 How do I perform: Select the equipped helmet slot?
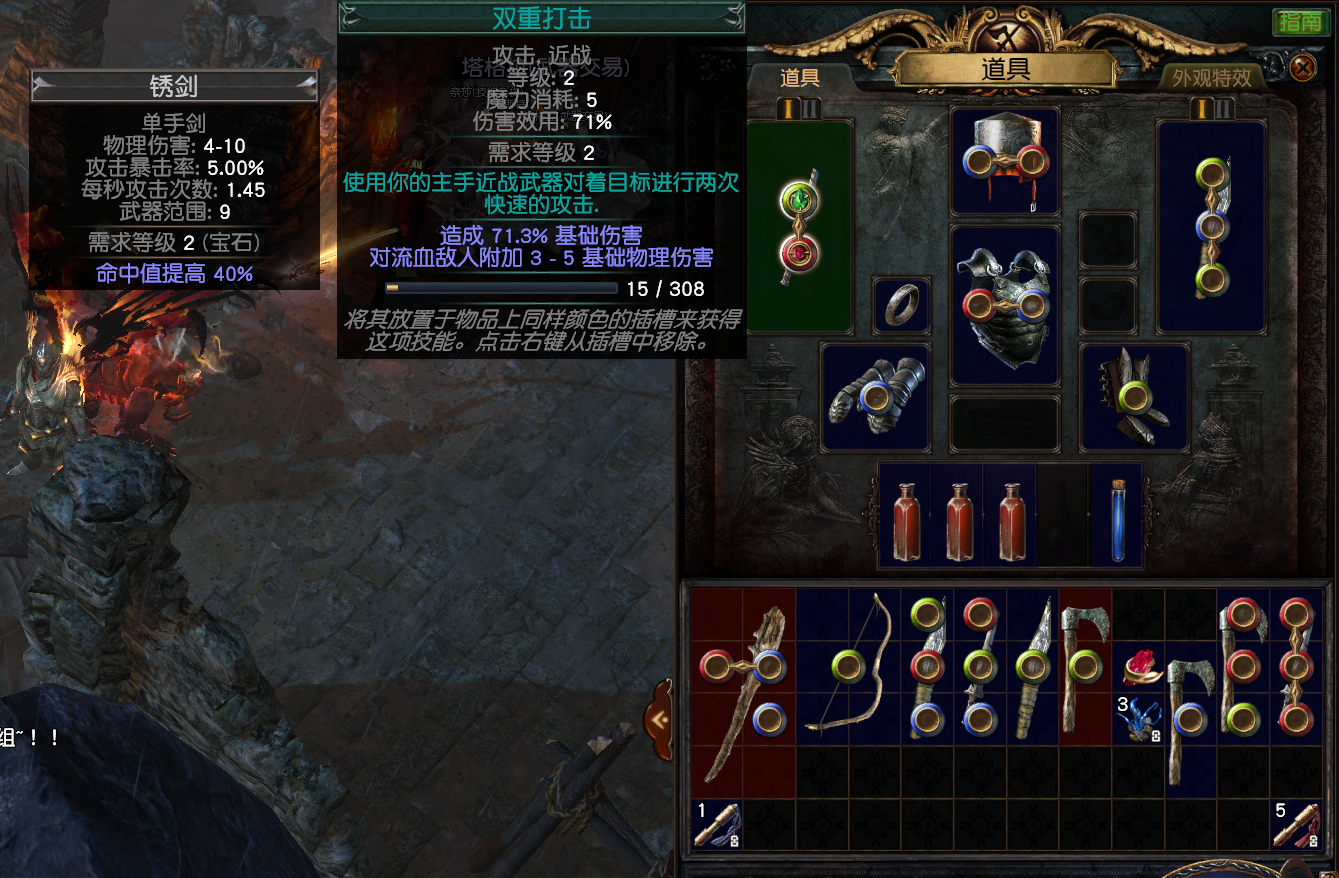(x=1004, y=162)
